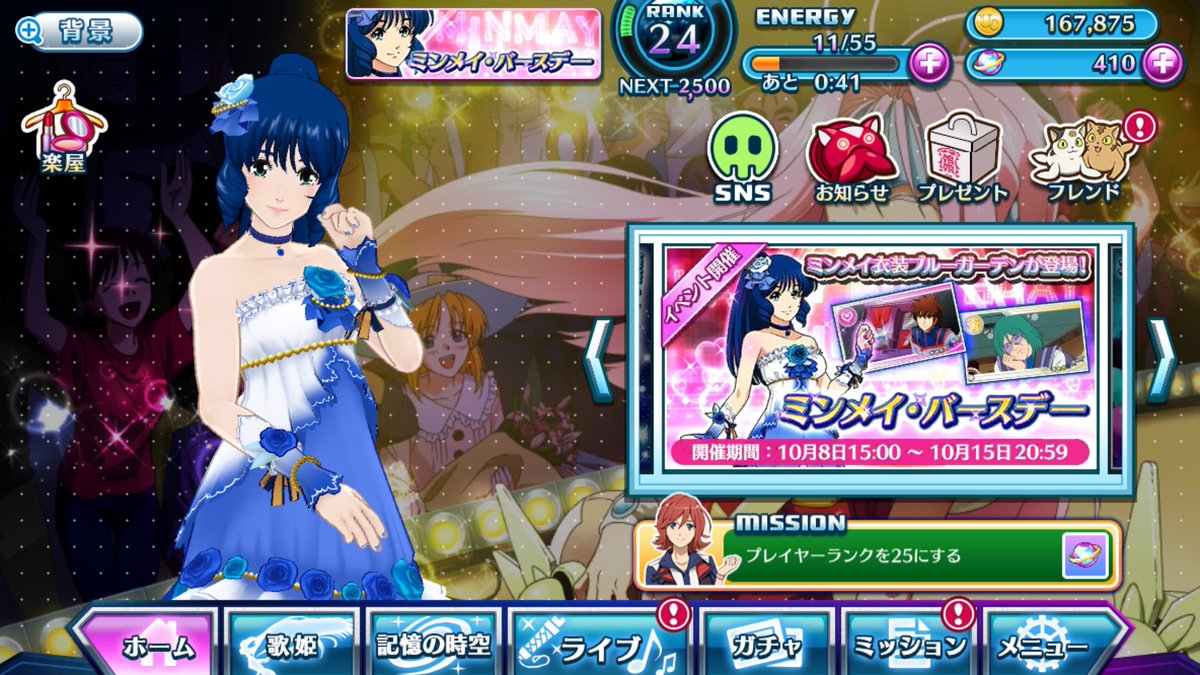
Task: Open the SNS skull icon
Action: click(x=742, y=158)
